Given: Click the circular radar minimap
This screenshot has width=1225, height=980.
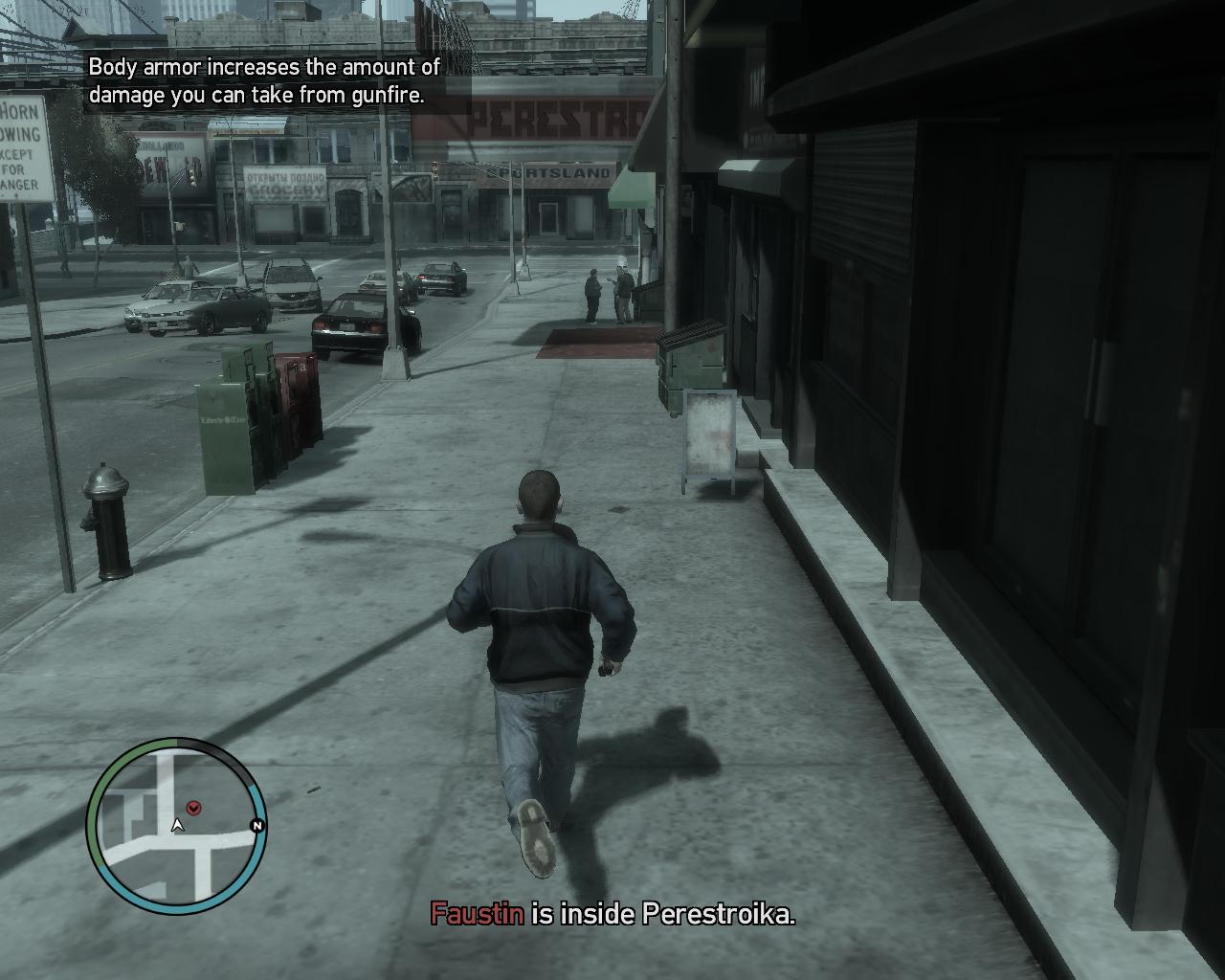Looking at the screenshot, I should [176, 827].
